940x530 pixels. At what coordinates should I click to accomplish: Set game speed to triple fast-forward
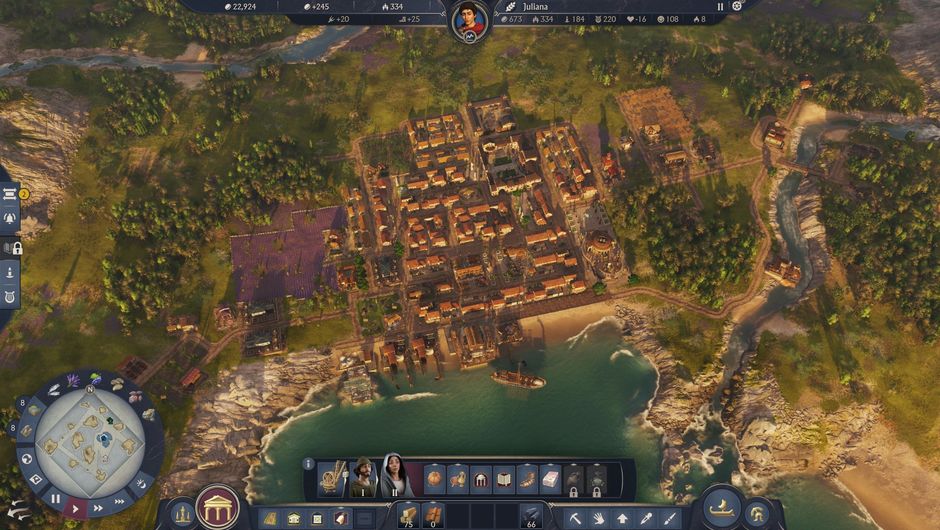tap(120, 500)
